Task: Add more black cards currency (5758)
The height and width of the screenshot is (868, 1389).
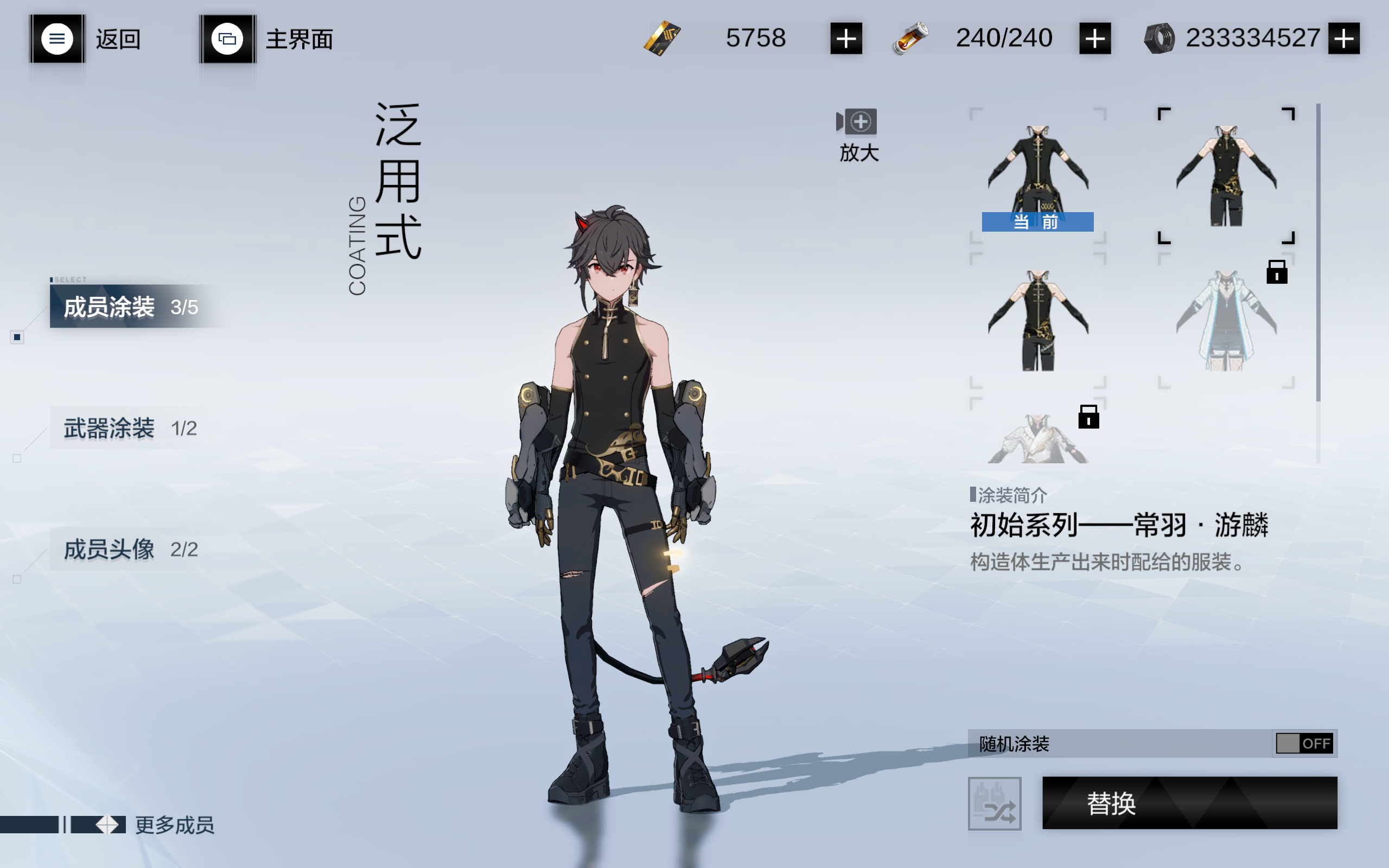Action: (845, 39)
